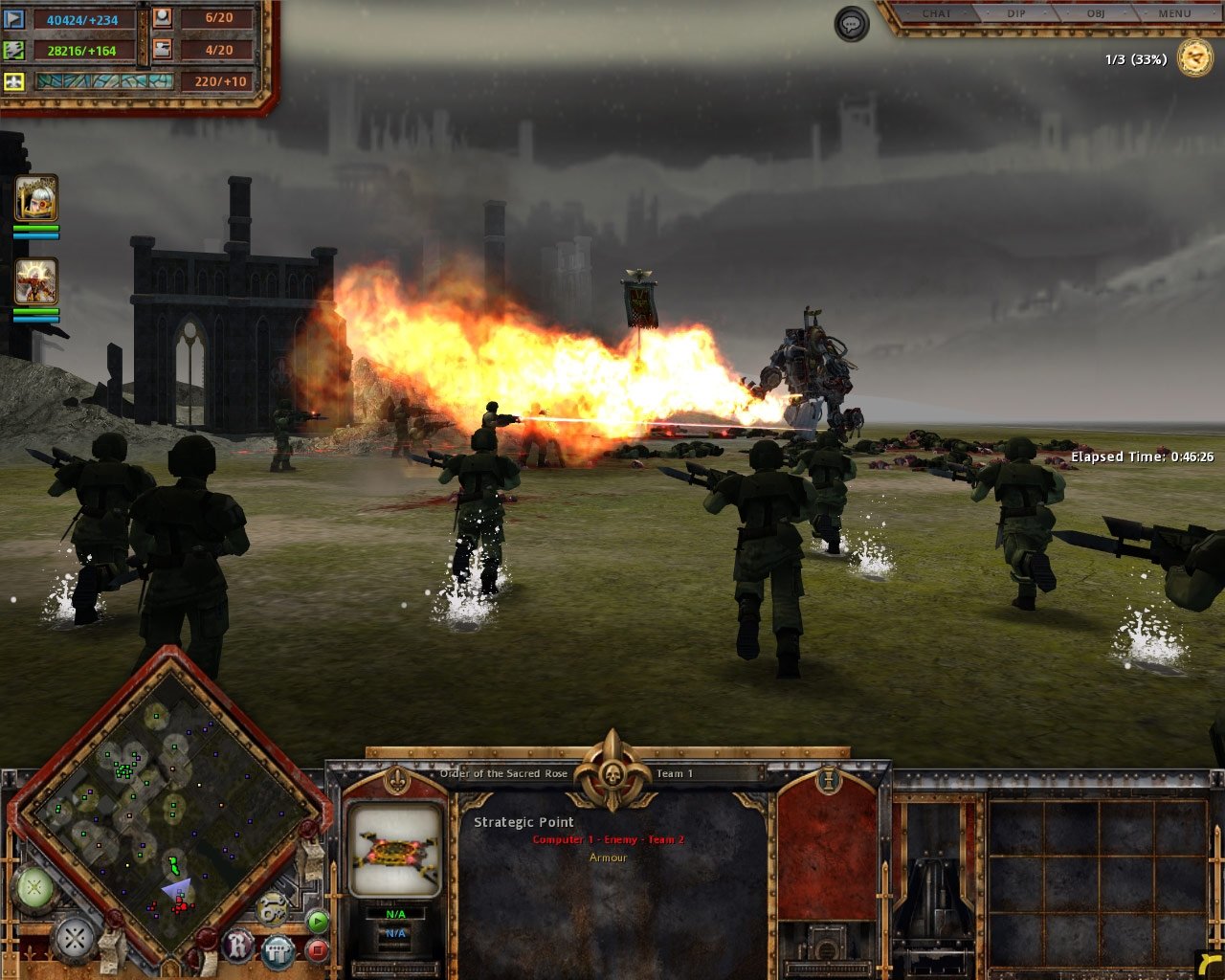This screenshot has width=1225, height=980.
Task: Click the blue requisition flag icon
Action: (x=12, y=19)
